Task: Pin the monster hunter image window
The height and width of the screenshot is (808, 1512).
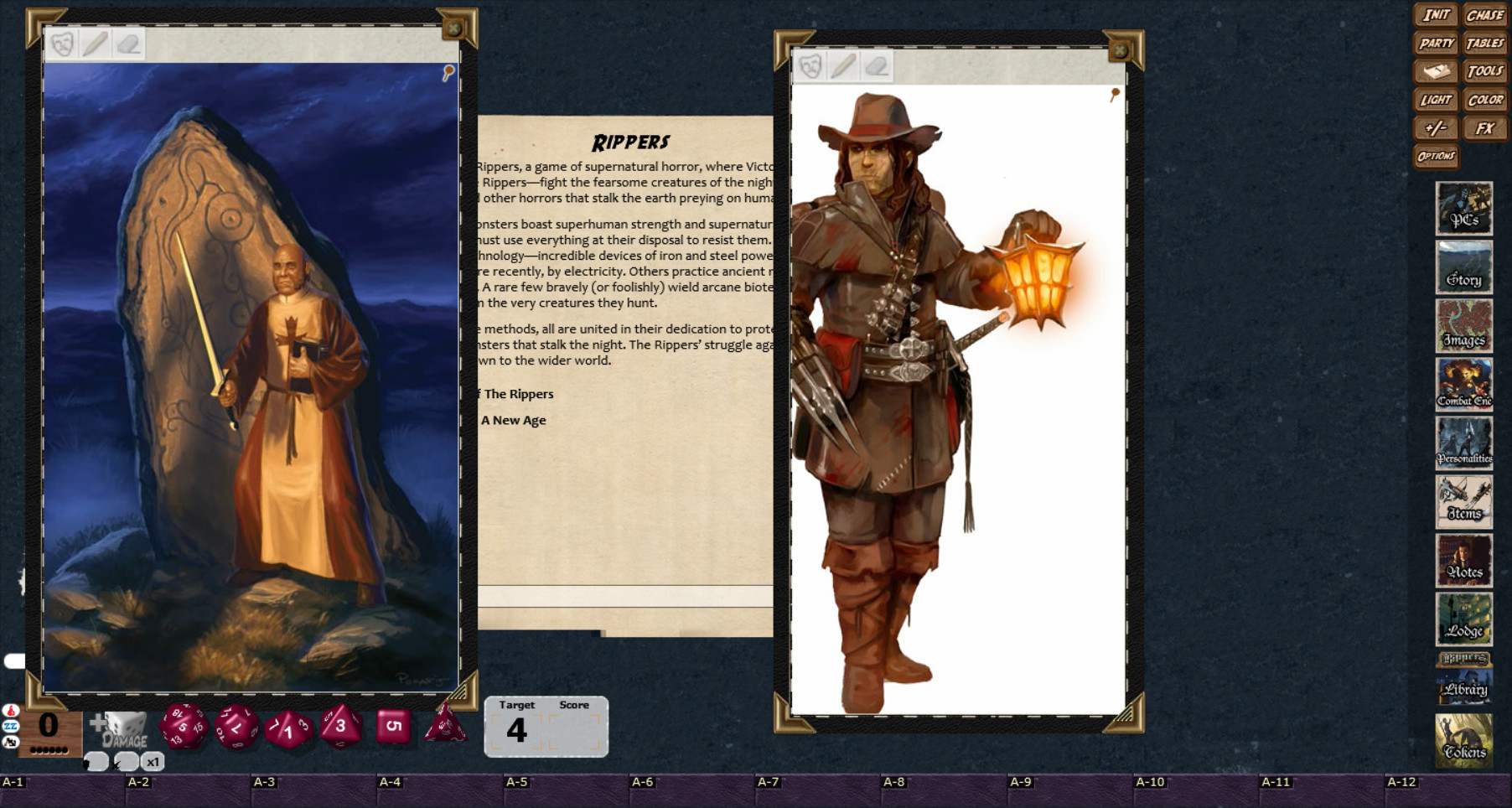Action: pyautogui.click(x=1115, y=92)
